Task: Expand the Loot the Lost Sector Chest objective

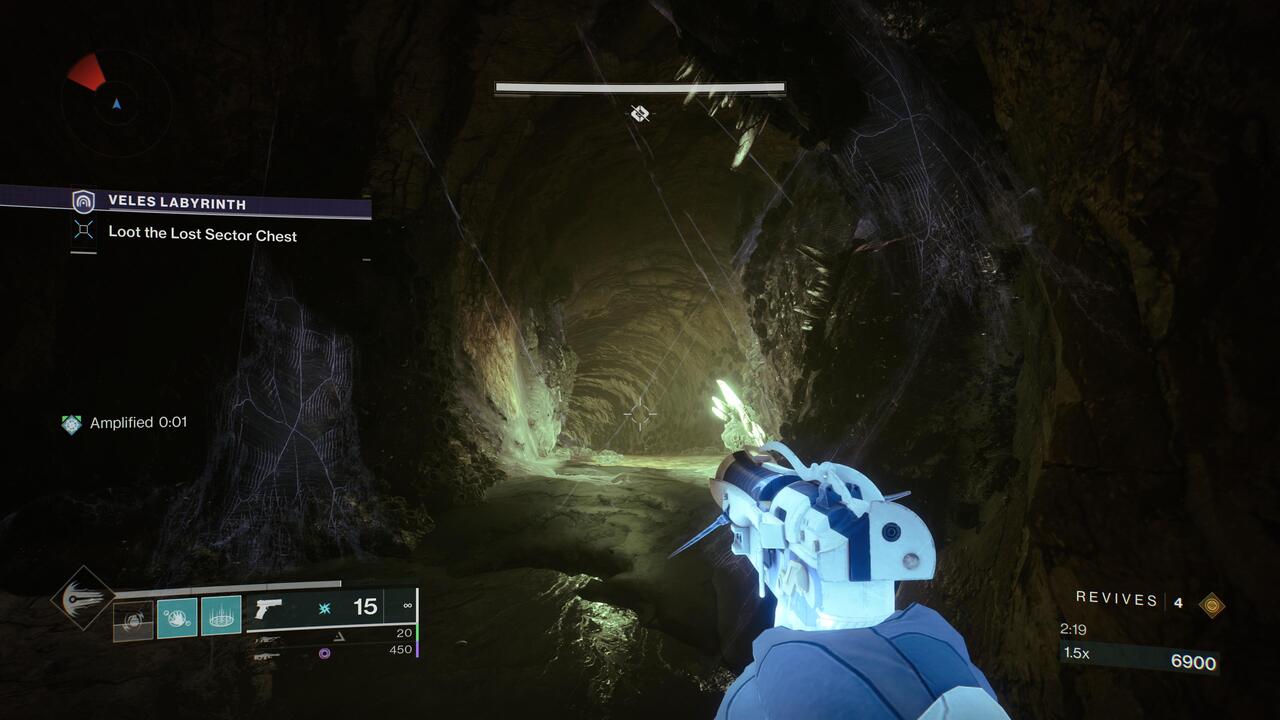Action: coord(200,235)
